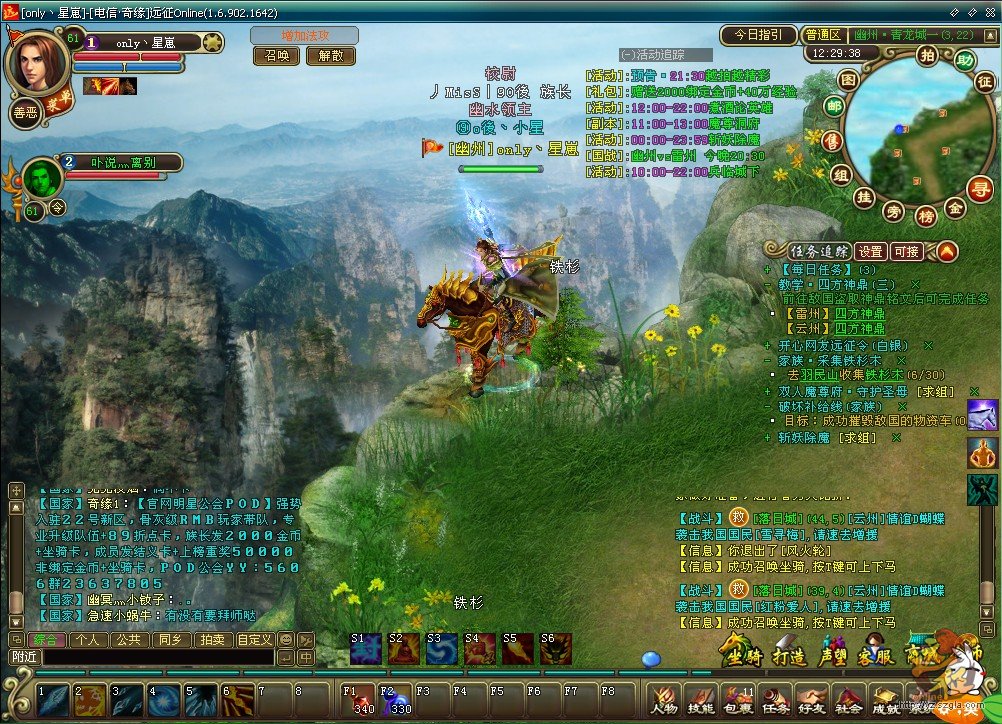Image resolution: width=1002 pixels, height=724 pixels.
Task: Click the 解散 dismiss button
Action: (x=330, y=56)
